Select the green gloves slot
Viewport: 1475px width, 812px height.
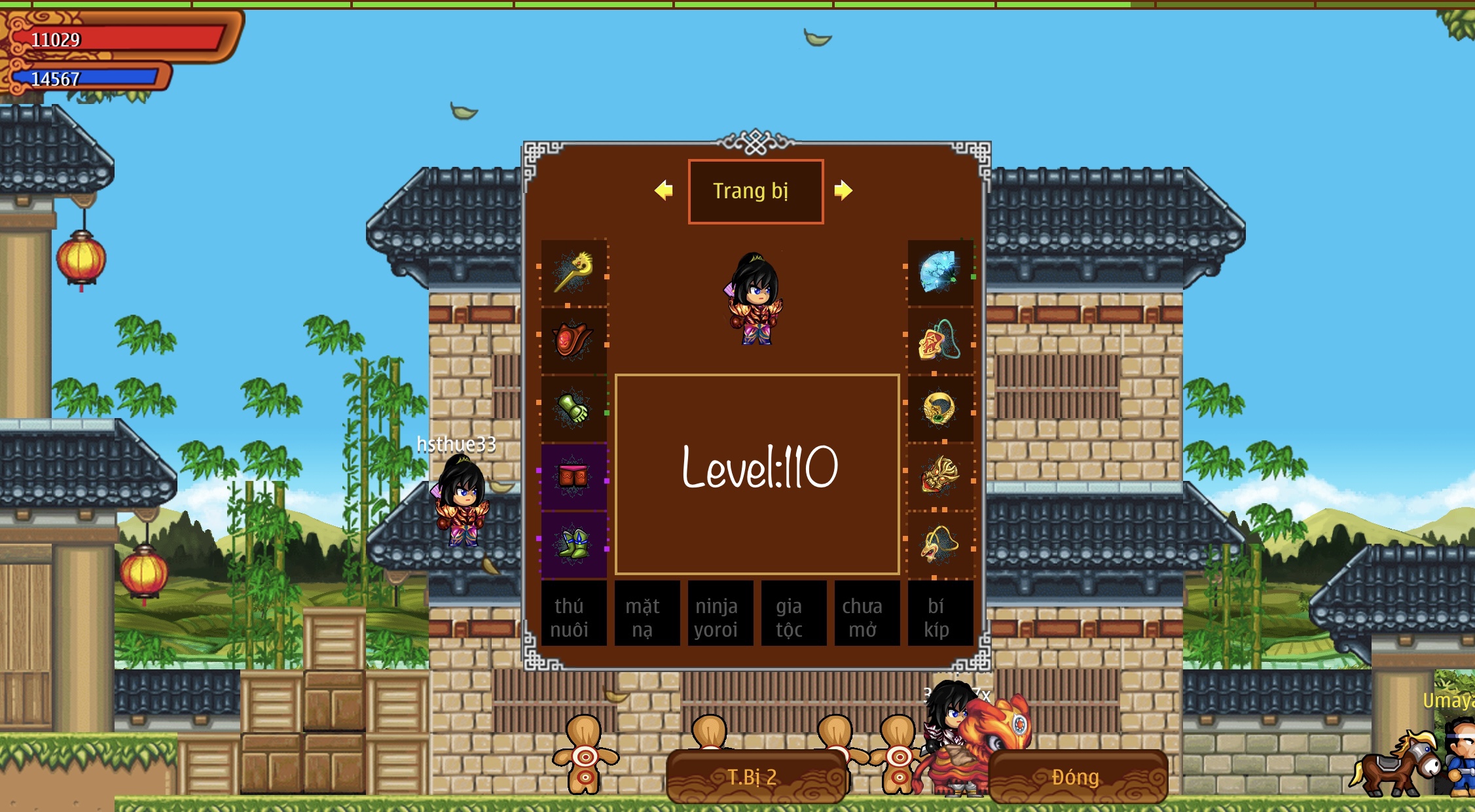click(574, 409)
